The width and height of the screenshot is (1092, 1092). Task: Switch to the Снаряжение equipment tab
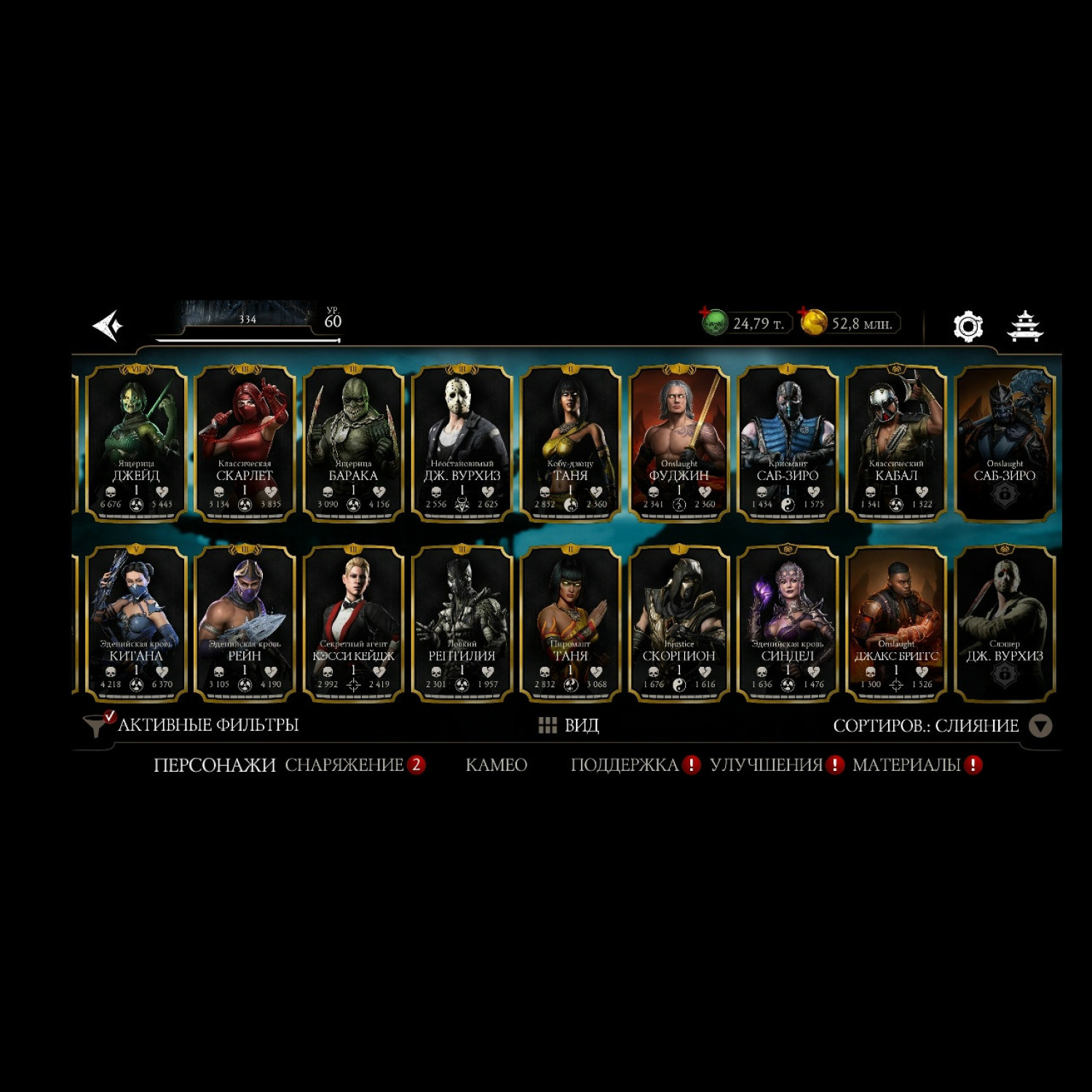pos(344,765)
